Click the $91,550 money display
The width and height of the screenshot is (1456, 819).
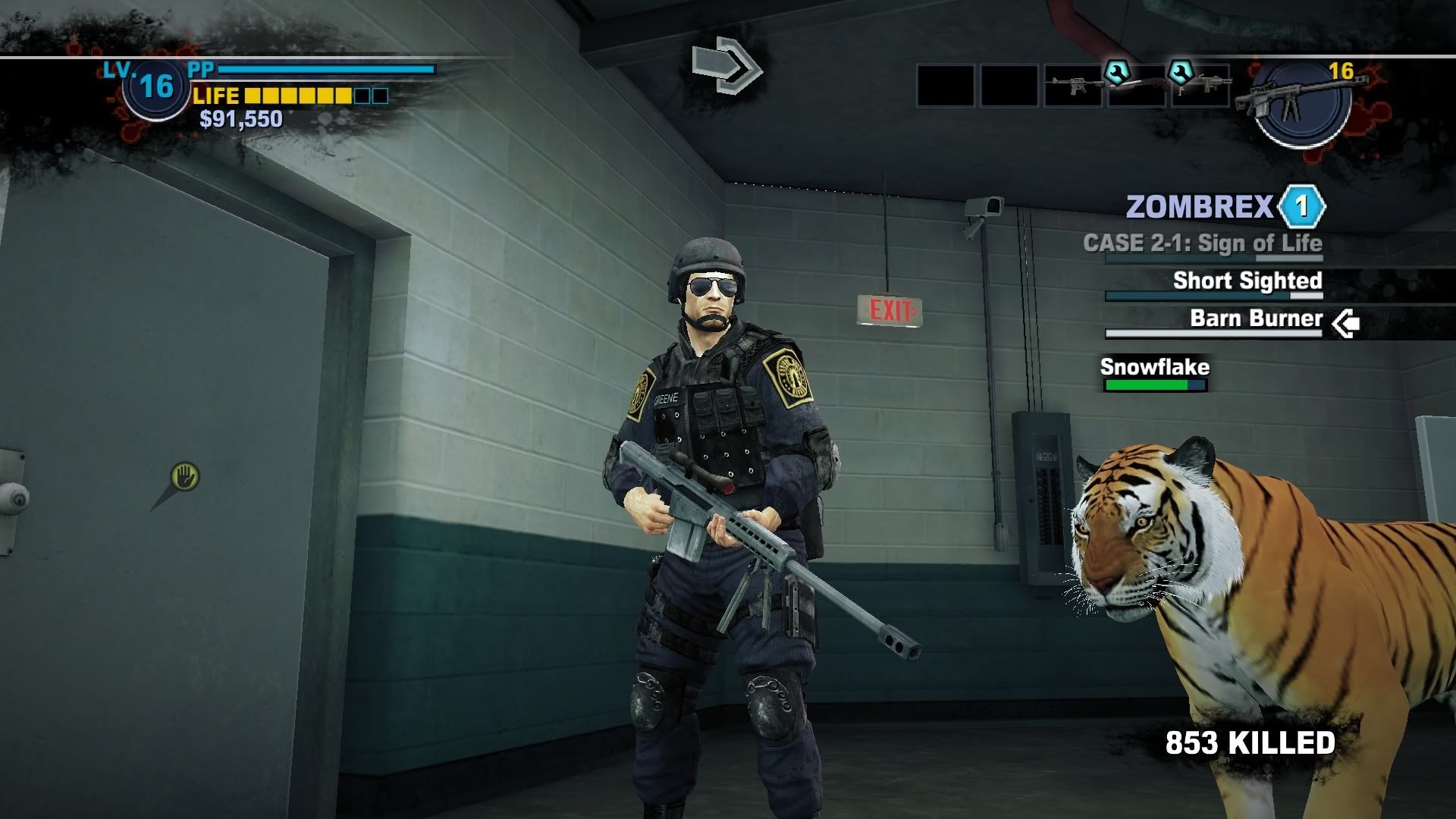click(240, 119)
